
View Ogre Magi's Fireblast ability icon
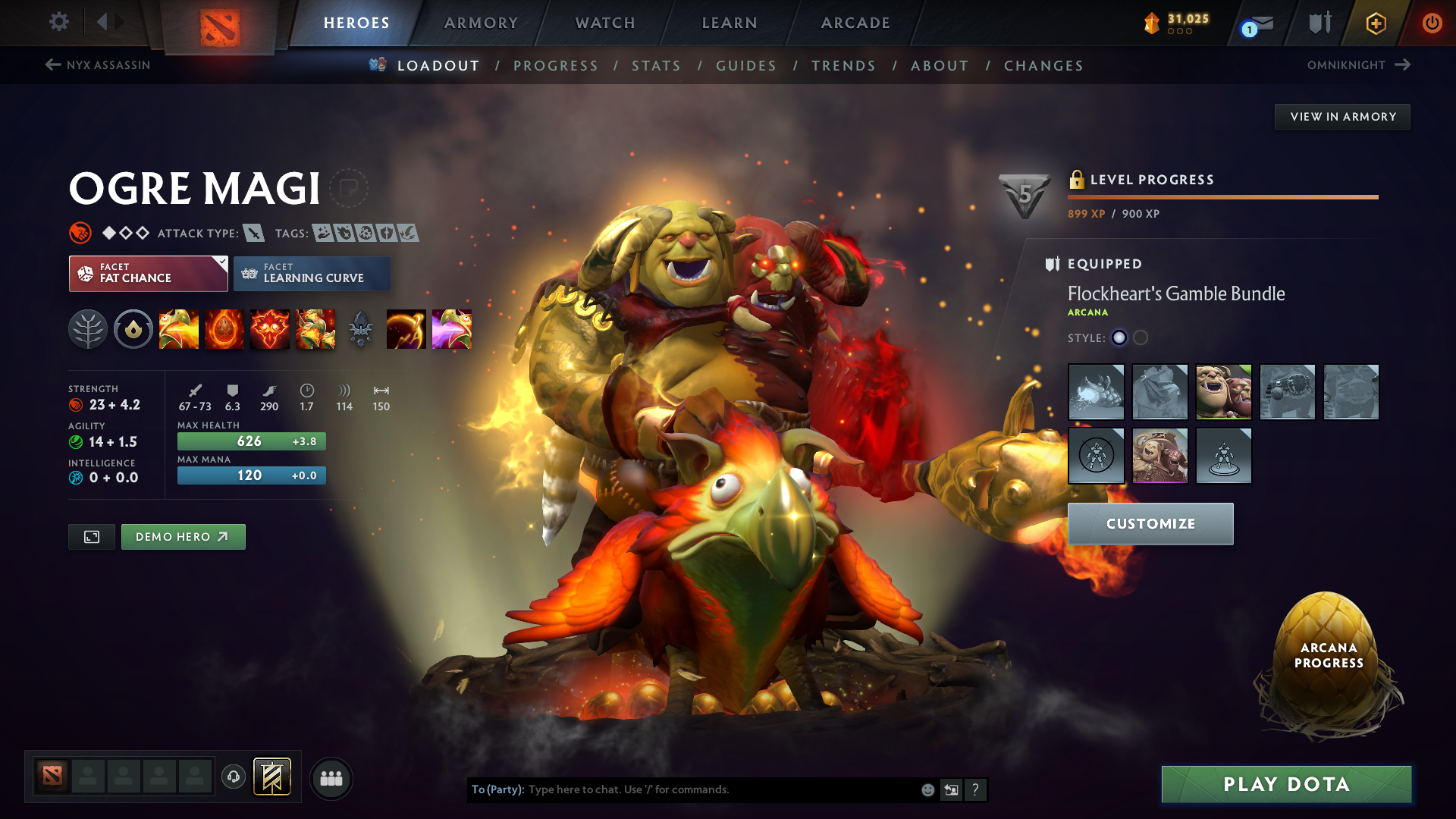point(179,329)
